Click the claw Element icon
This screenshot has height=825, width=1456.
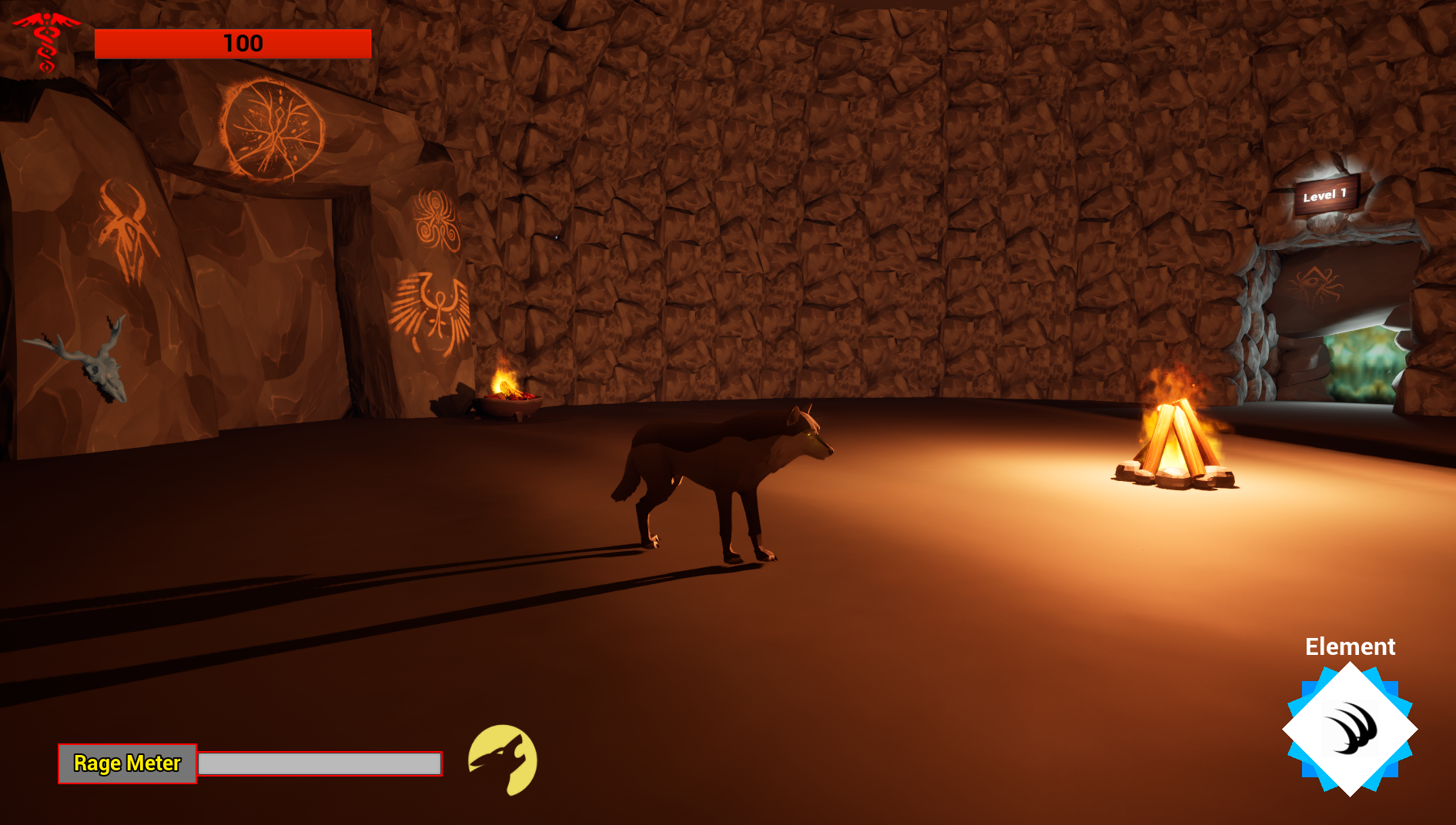pos(1350,729)
